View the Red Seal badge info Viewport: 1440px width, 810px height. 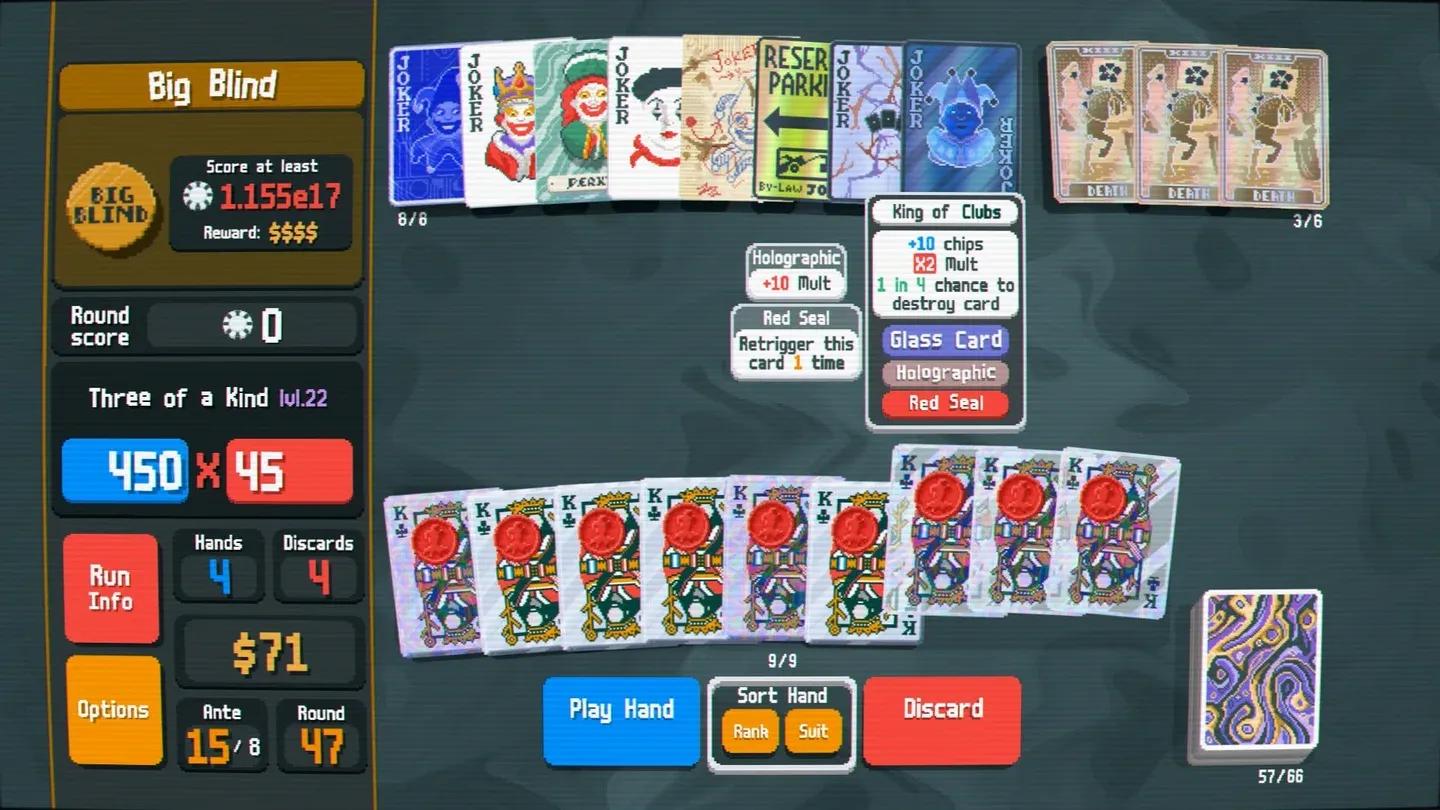(x=944, y=403)
